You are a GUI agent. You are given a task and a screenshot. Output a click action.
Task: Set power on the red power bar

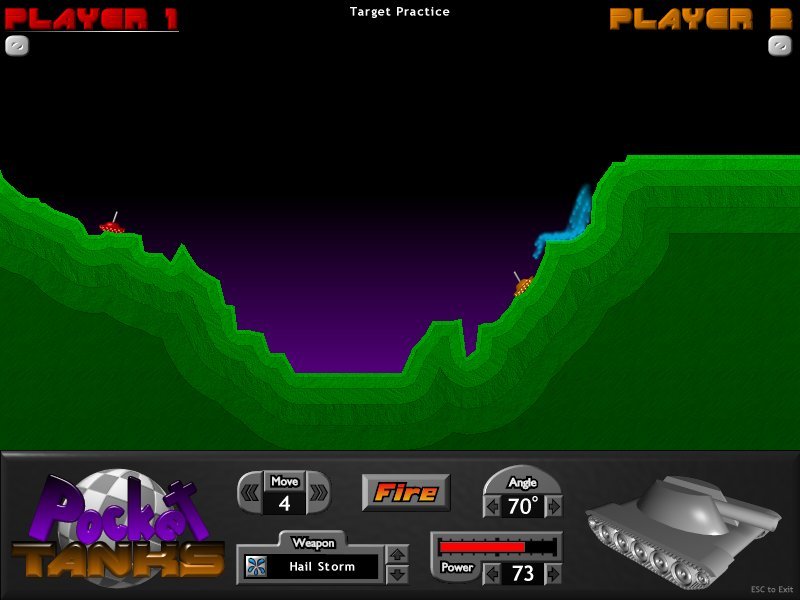pyautogui.click(x=497, y=547)
